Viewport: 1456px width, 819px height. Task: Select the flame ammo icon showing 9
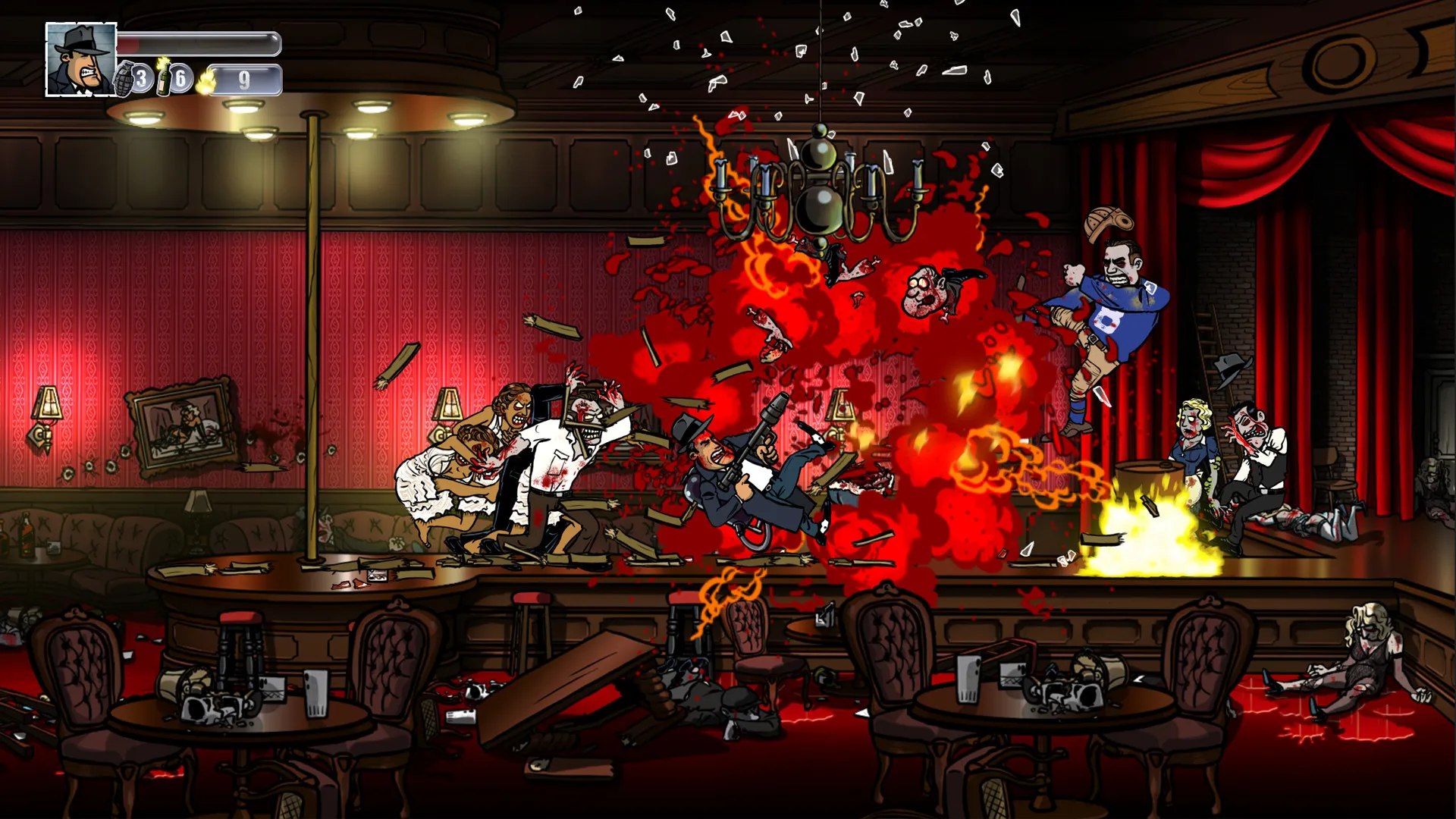coord(206,82)
